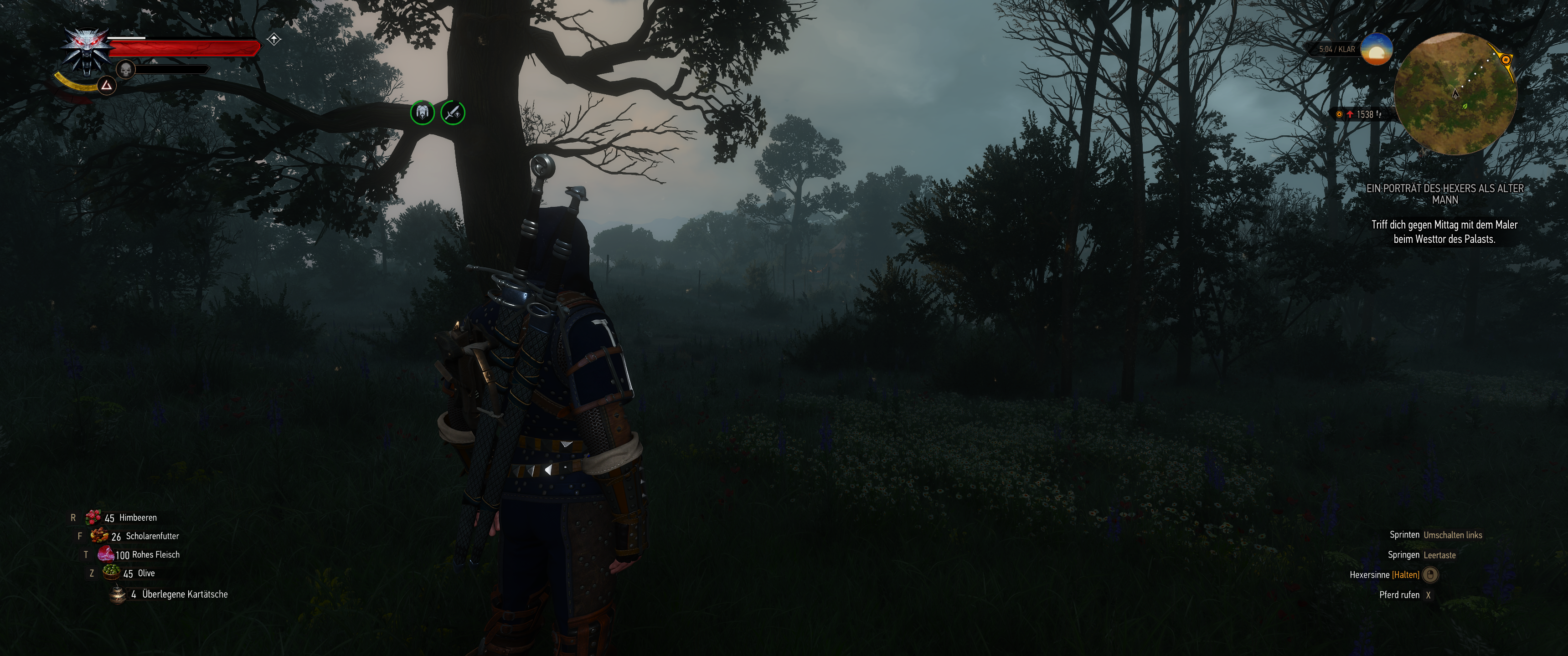Click the crowns currency icon
1568x656 pixels.
click(x=1339, y=114)
